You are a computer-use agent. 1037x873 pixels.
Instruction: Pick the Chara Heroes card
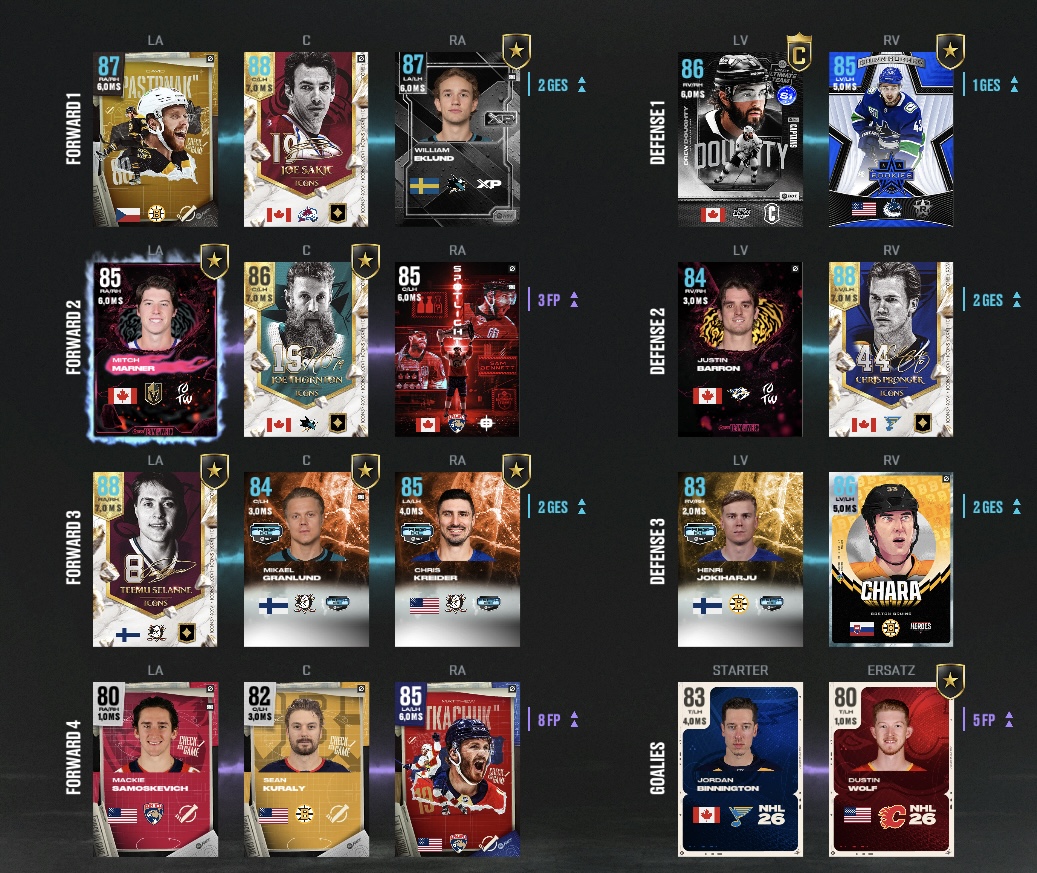point(891,559)
